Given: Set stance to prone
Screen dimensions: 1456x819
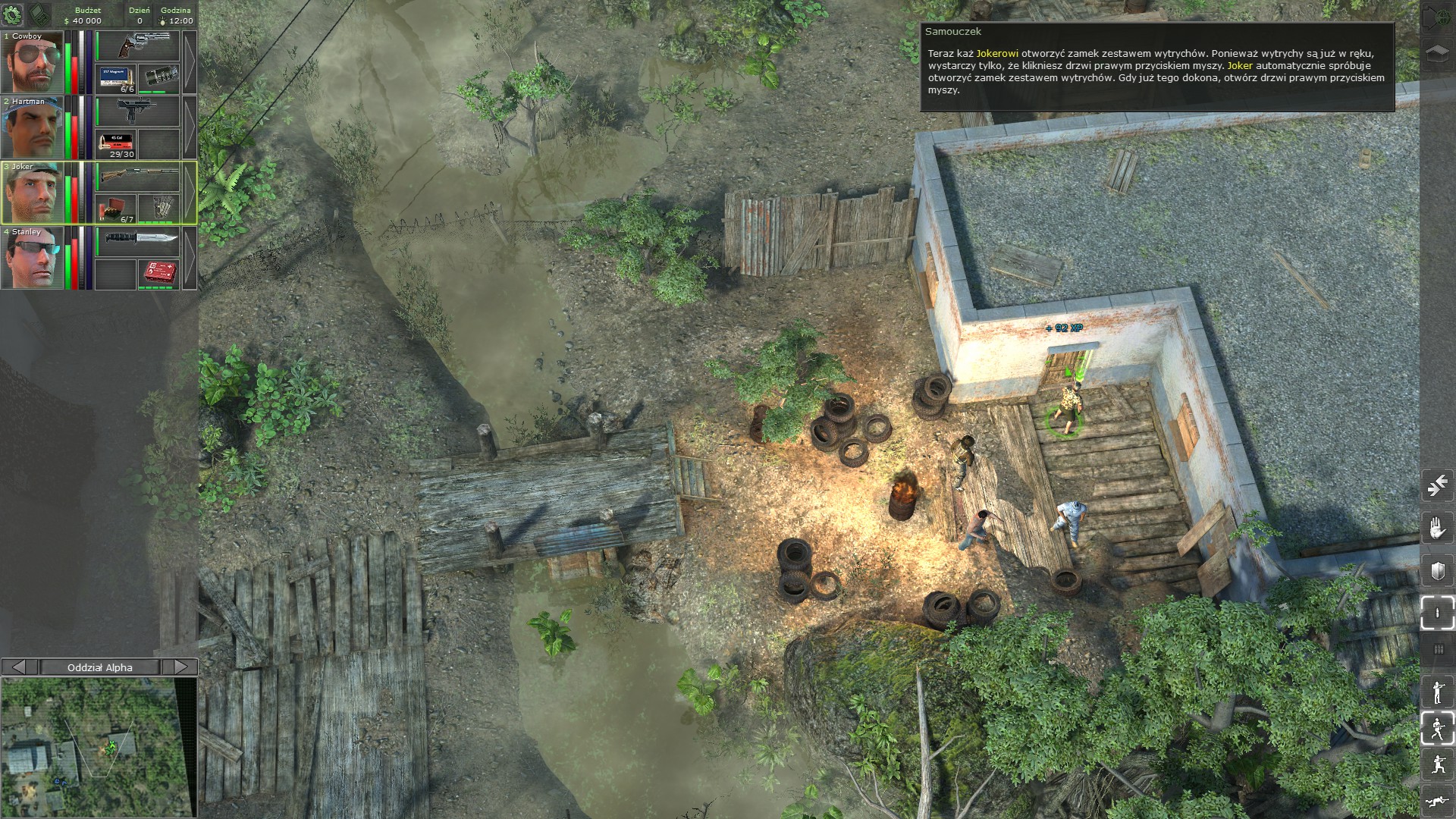Looking at the screenshot, I should [1437, 800].
